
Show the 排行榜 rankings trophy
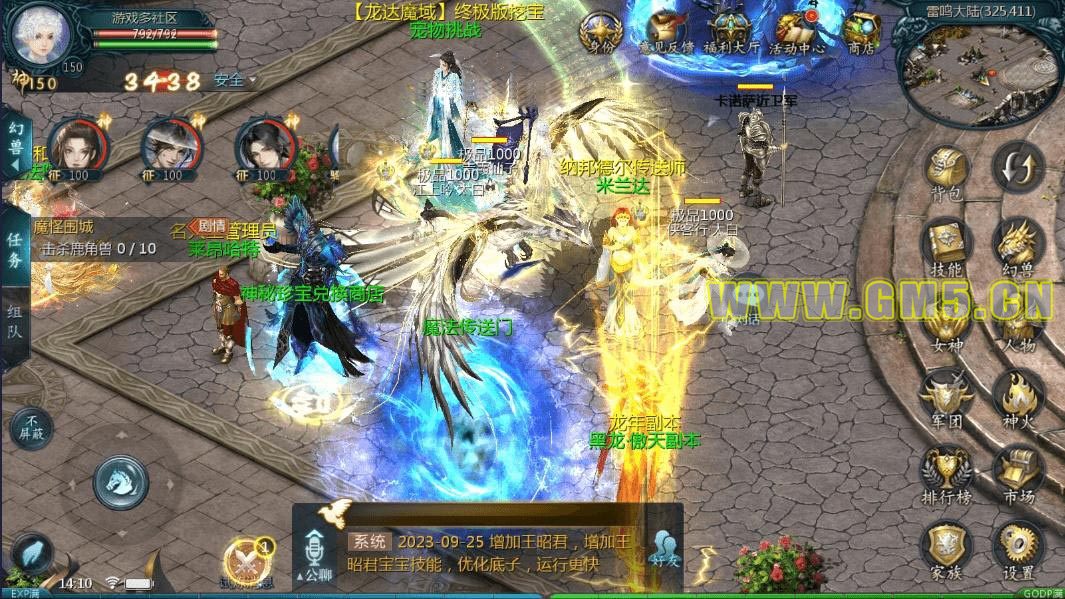[x=946, y=472]
